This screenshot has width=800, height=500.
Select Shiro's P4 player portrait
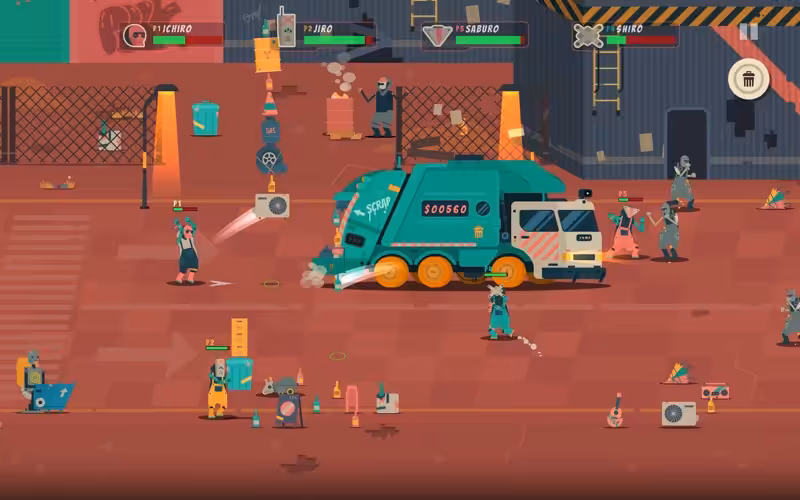pyautogui.click(x=587, y=36)
